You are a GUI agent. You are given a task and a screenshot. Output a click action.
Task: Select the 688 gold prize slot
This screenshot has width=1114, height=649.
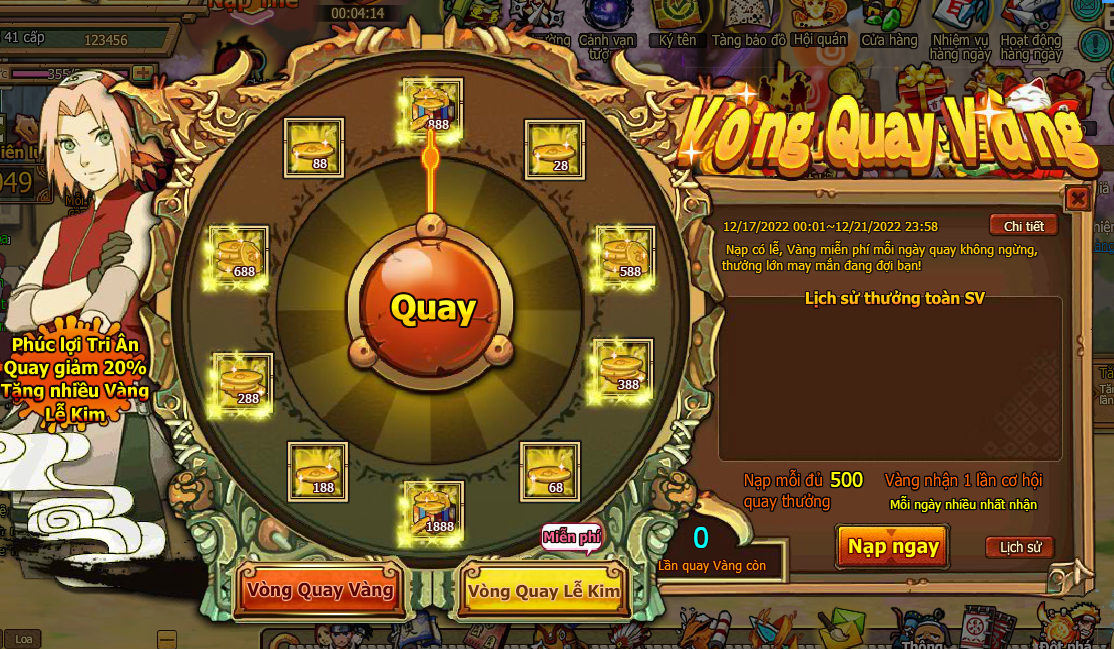point(239,256)
